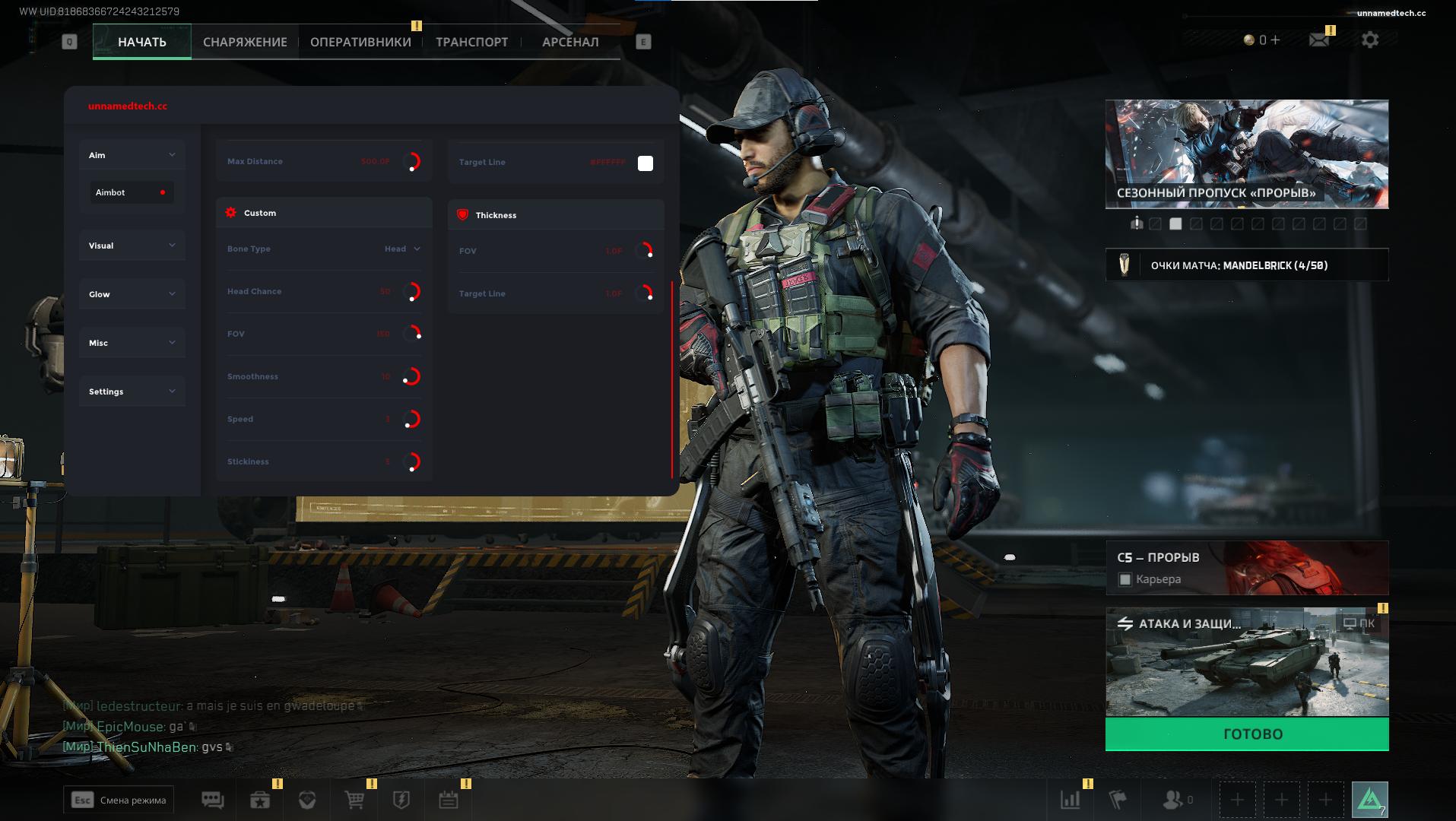1456x821 pixels.
Task: Open the chat bubbles icon
Action: pyautogui.click(x=212, y=800)
